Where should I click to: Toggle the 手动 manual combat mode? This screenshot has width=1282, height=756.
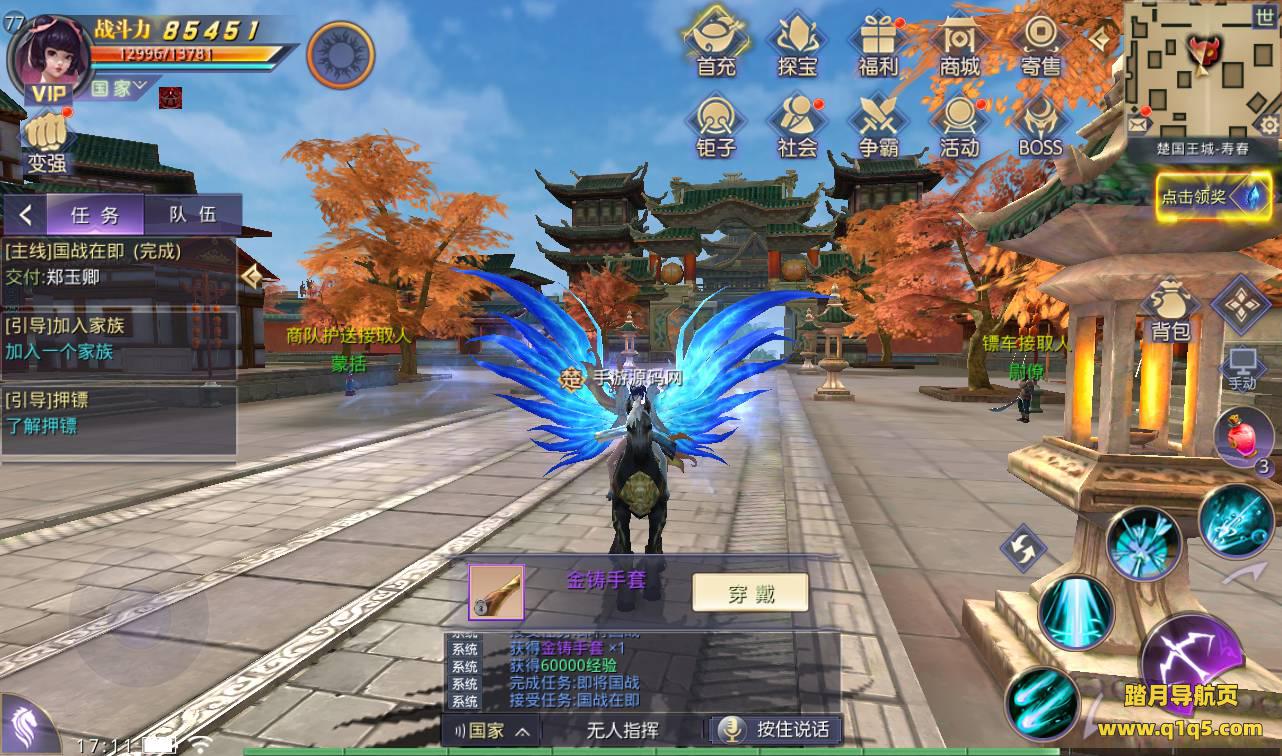1242,368
